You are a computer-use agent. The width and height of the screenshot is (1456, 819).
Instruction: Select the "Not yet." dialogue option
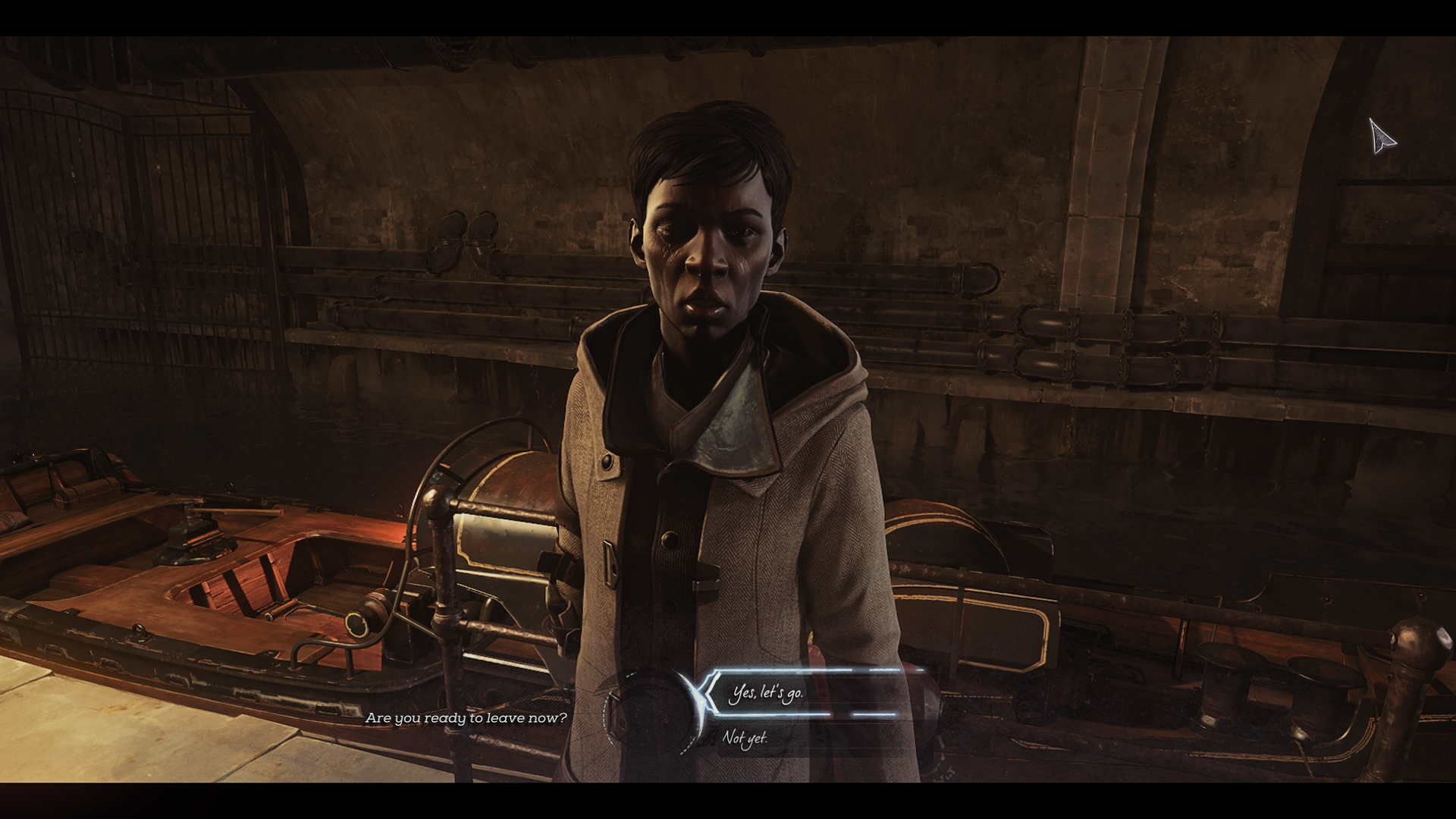[x=745, y=738]
